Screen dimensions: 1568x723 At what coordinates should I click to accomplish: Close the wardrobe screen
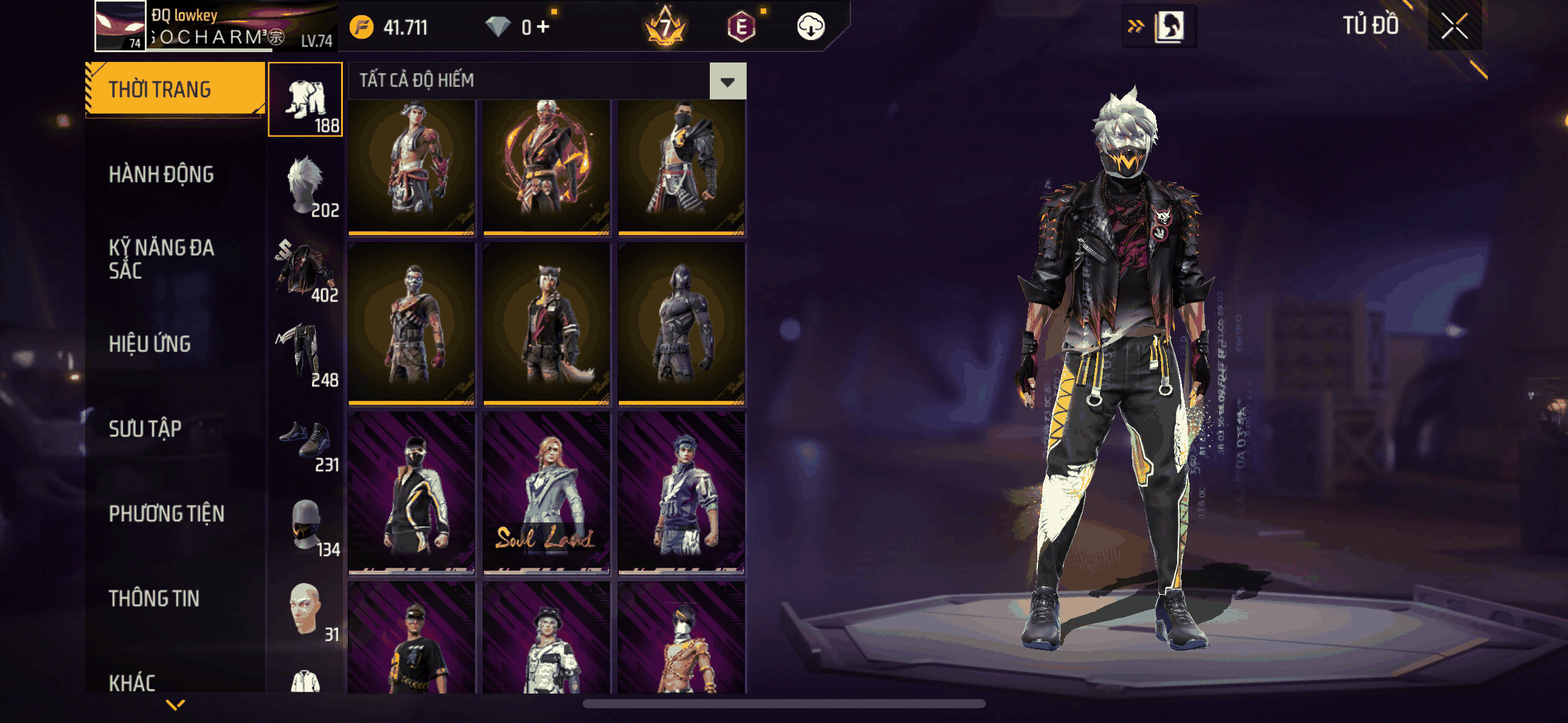pyautogui.click(x=1454, y=26)
